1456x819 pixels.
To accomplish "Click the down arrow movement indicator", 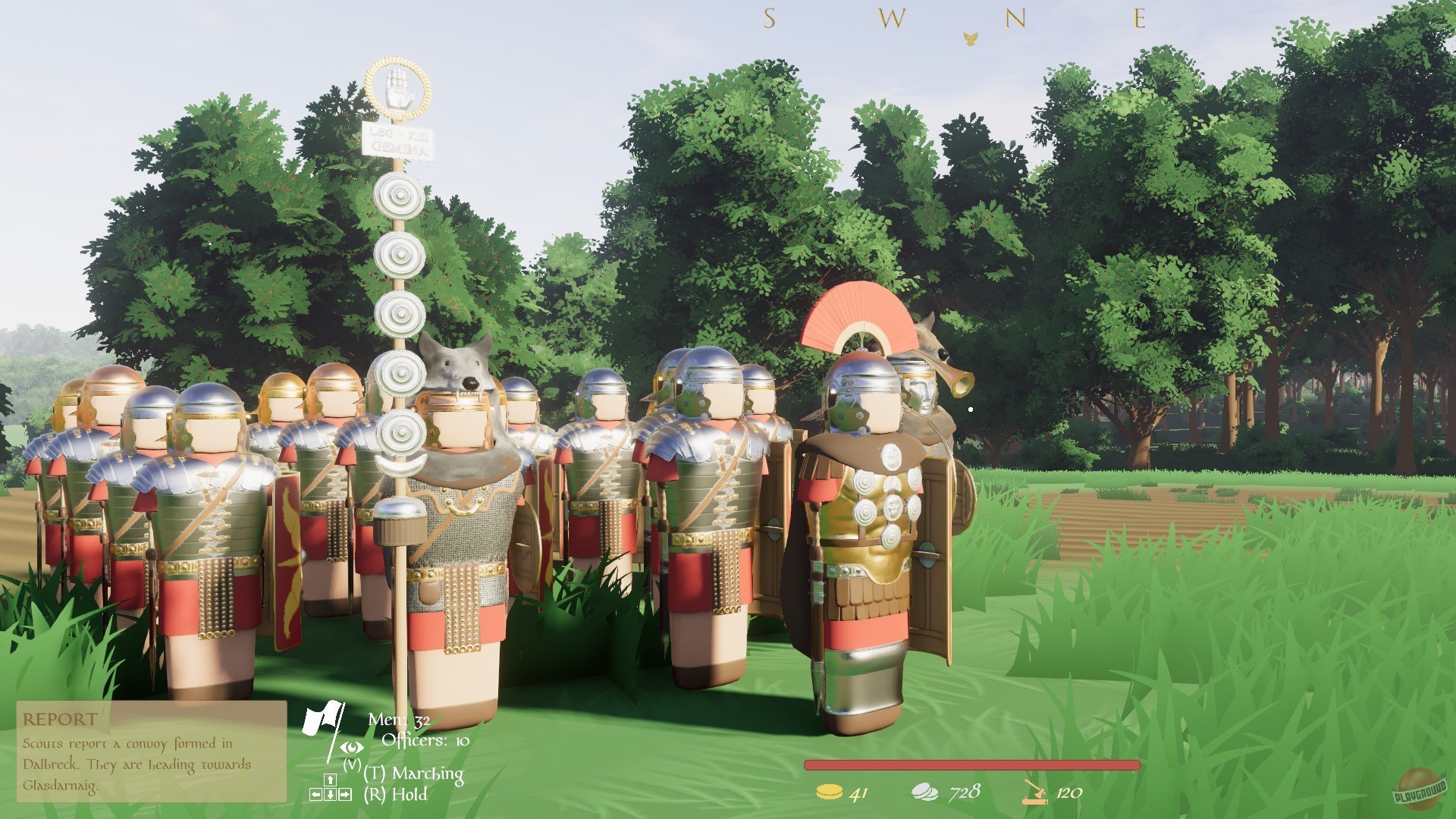I will pos(331,794).
